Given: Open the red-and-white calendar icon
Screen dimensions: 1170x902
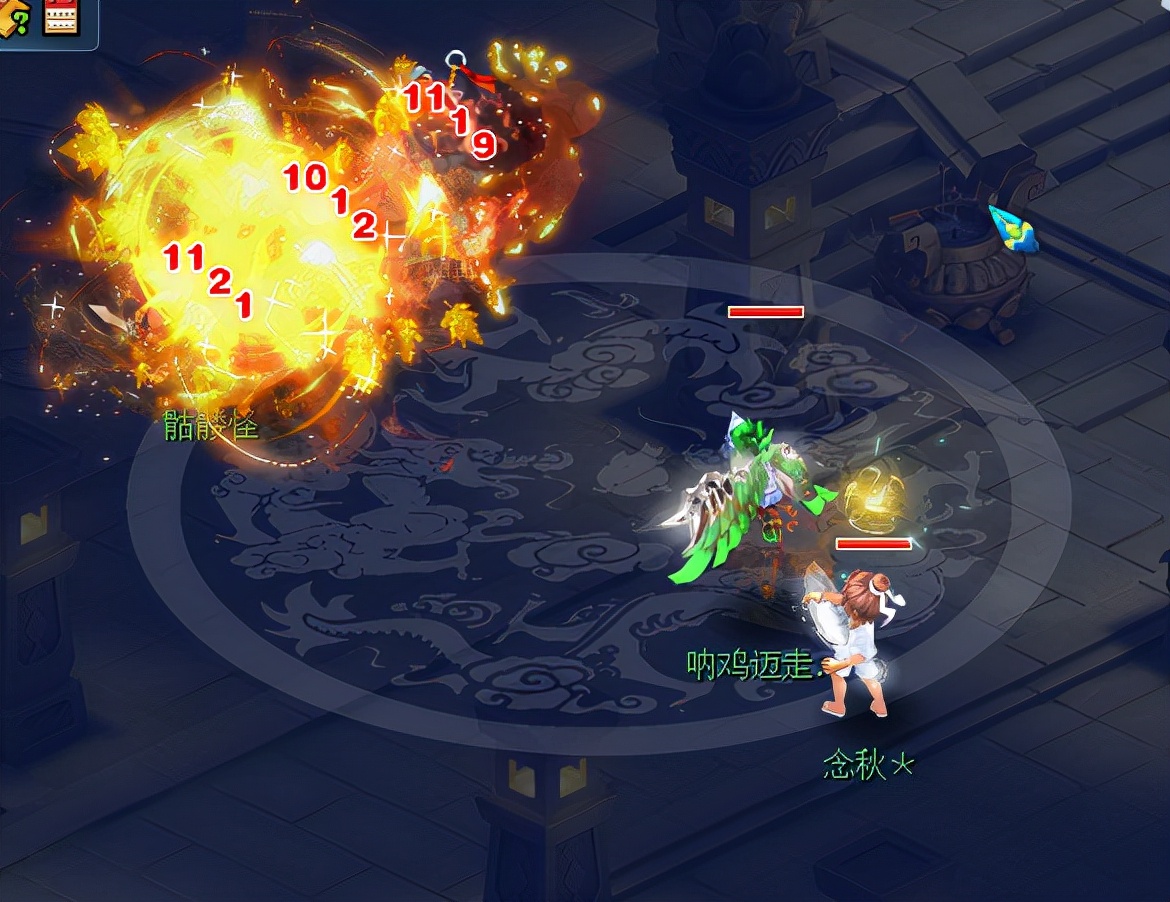Looking at the screenshot, I should pos(60,16).
